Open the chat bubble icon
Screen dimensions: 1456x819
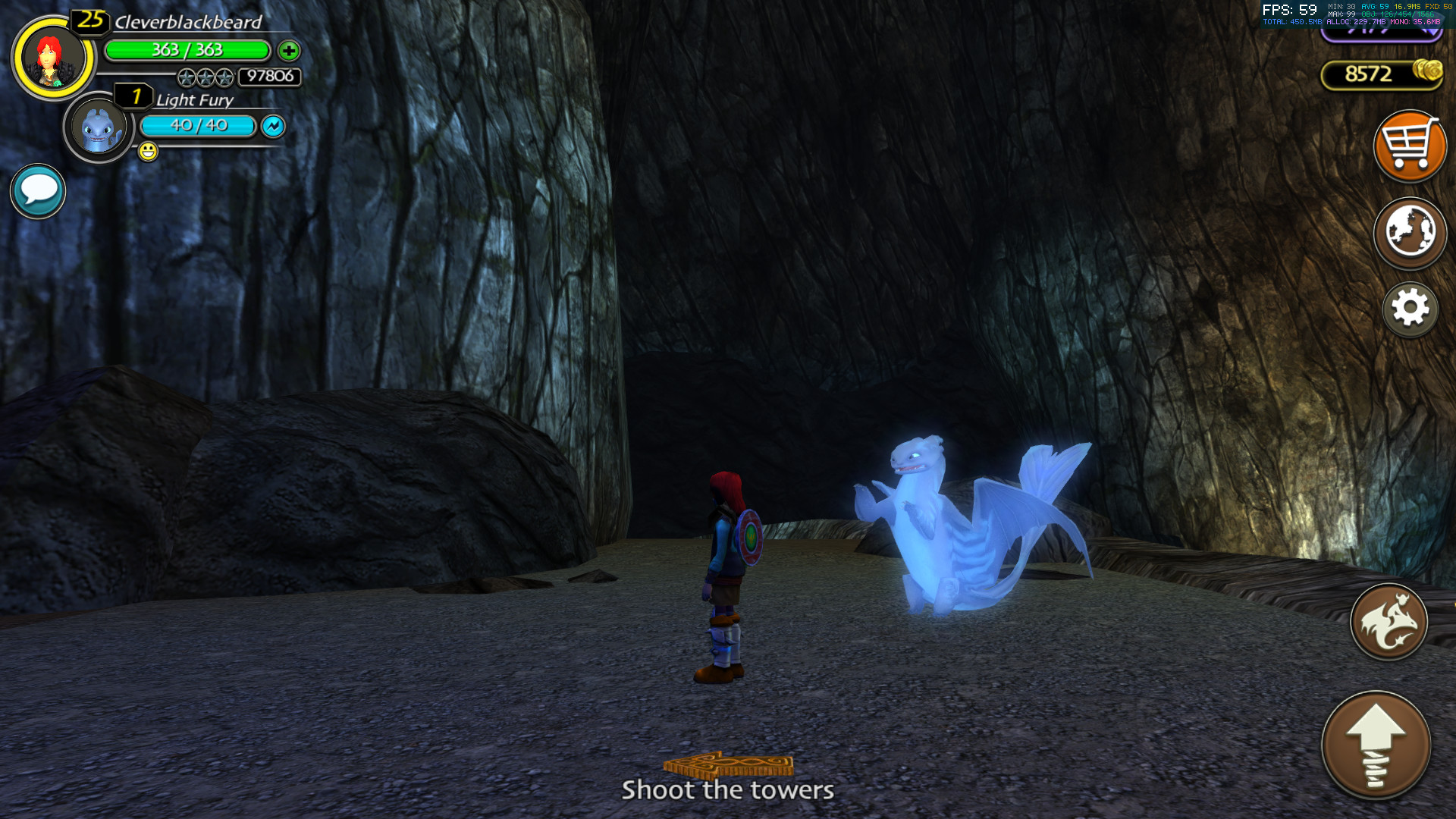[36, 190]
